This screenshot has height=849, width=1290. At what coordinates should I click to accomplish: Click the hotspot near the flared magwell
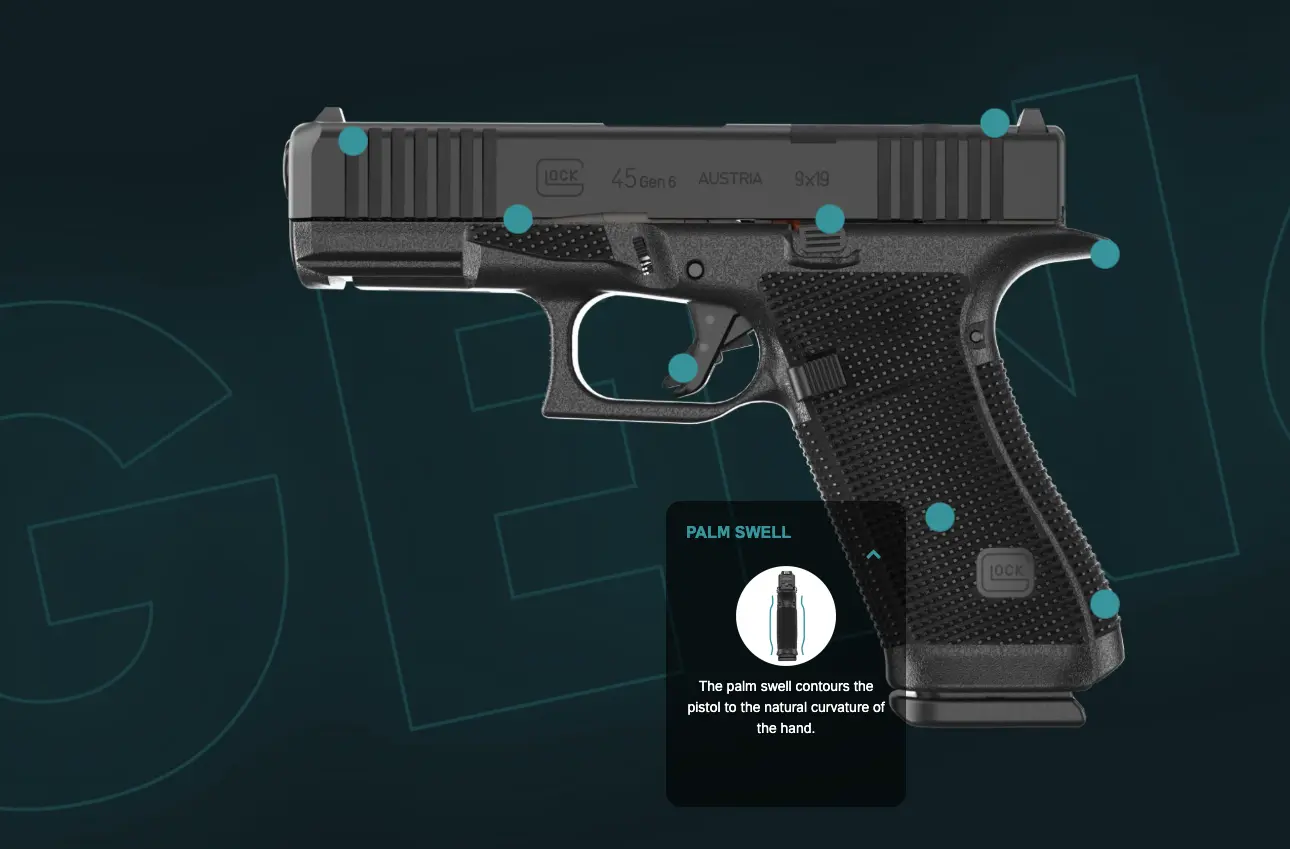pyautogui.click(x=1106, y=603)
